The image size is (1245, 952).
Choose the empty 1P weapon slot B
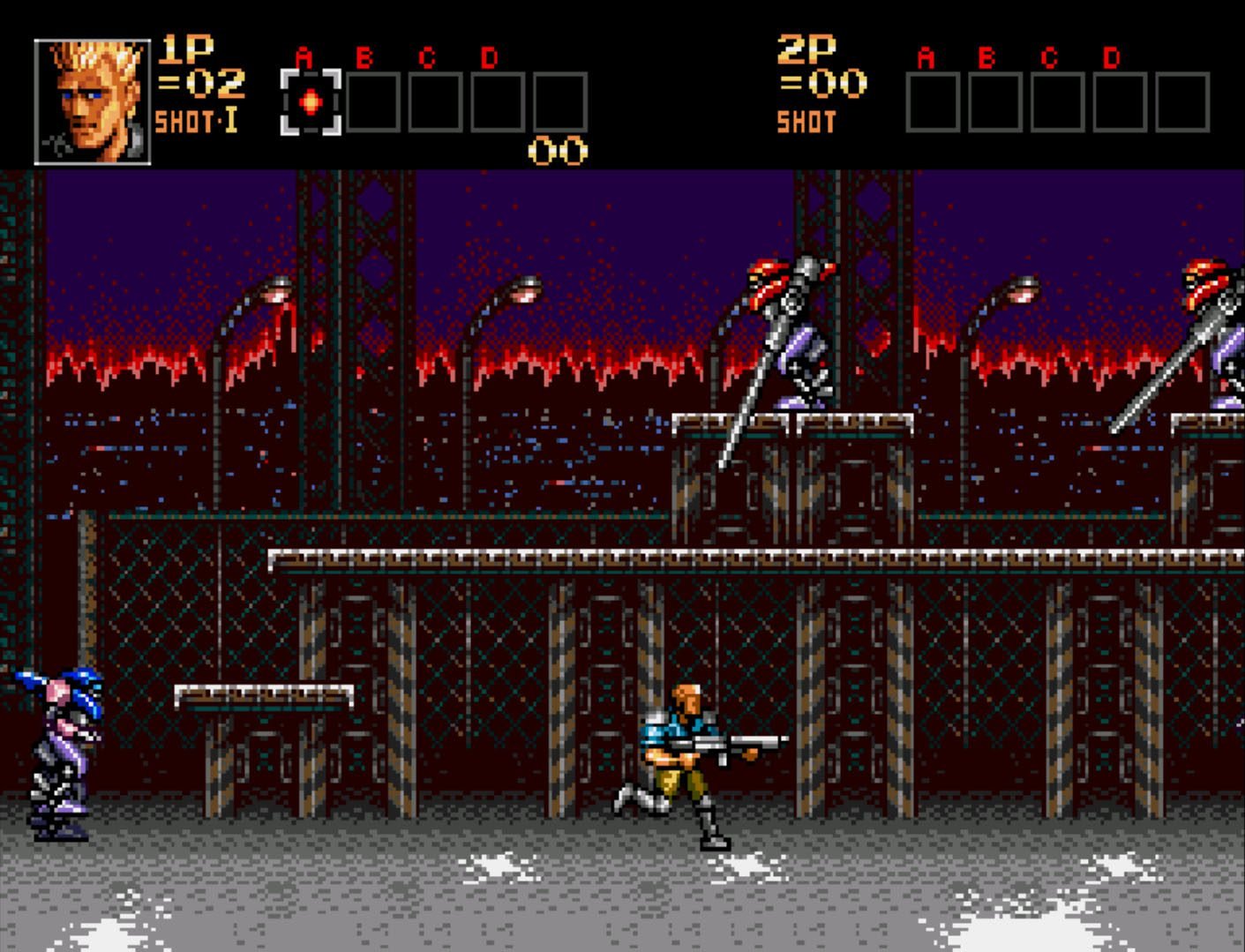coord(373,102)
